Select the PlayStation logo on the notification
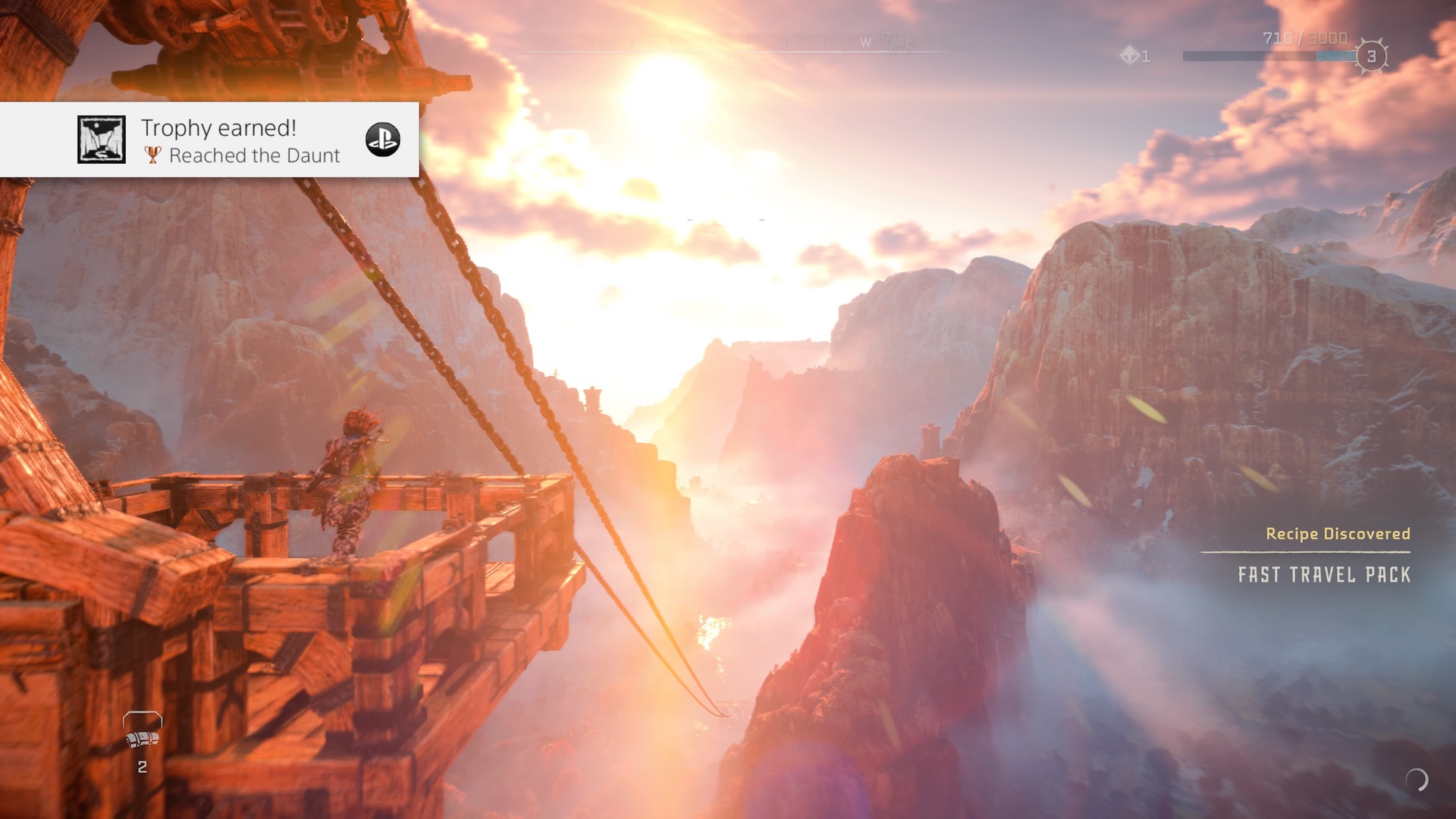Screen dimensions: 1456x819 [382, 140]
